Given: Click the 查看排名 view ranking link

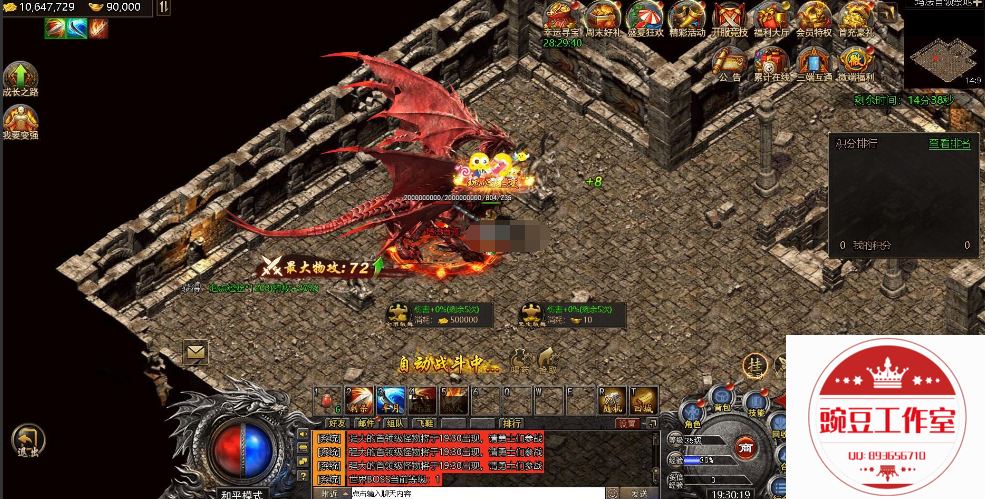Looking at the screenshot, I should (949, 144).
